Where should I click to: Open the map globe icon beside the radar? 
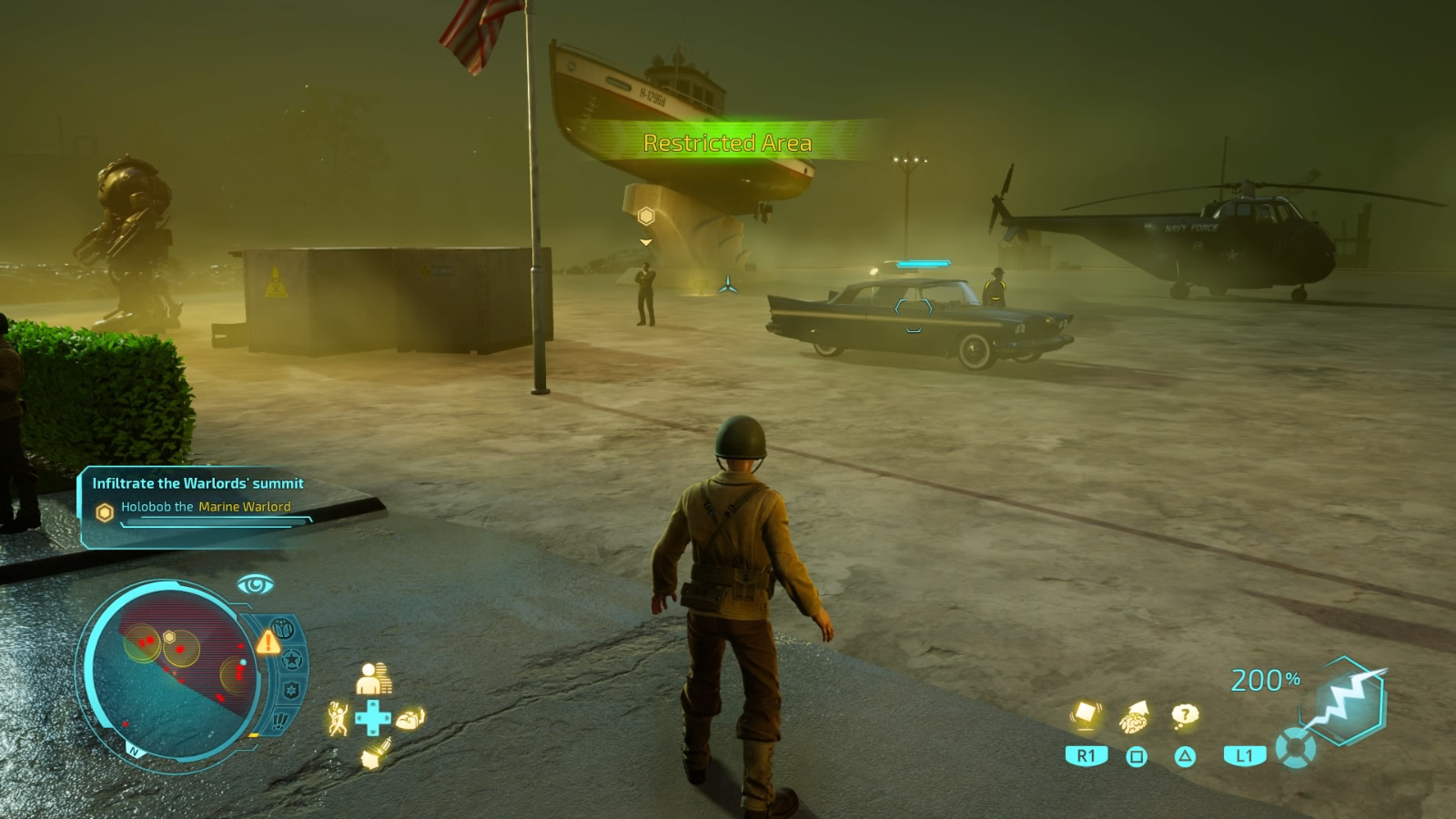tap(283, 628)
